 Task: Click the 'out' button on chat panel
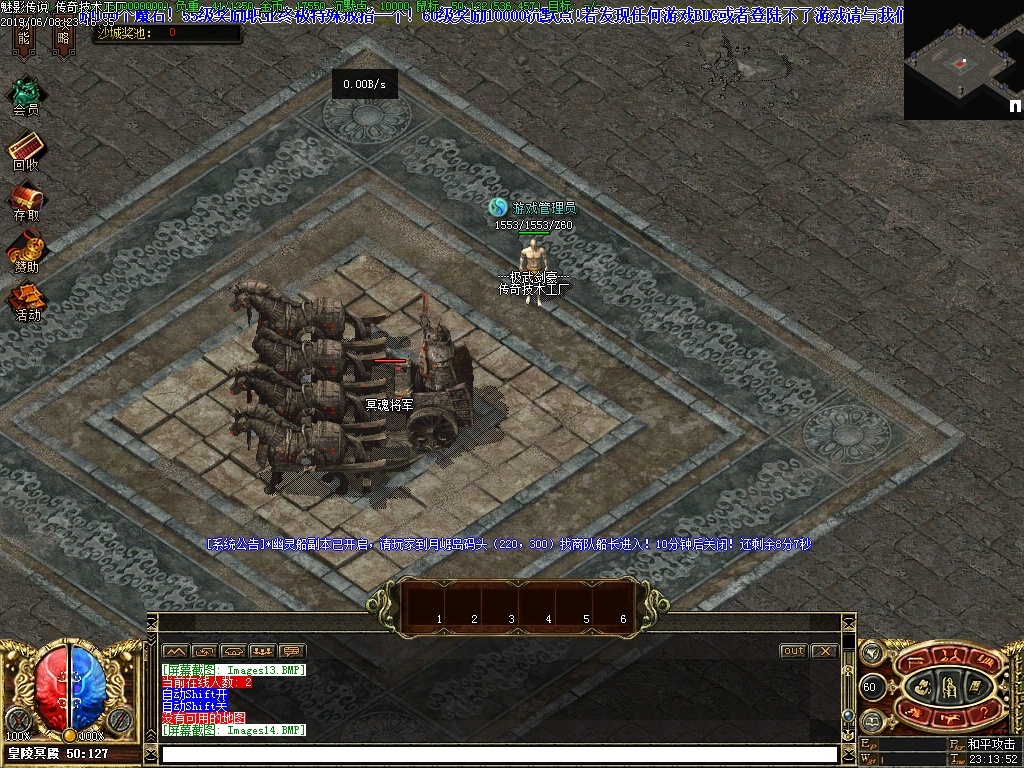[x=793, y=651]
